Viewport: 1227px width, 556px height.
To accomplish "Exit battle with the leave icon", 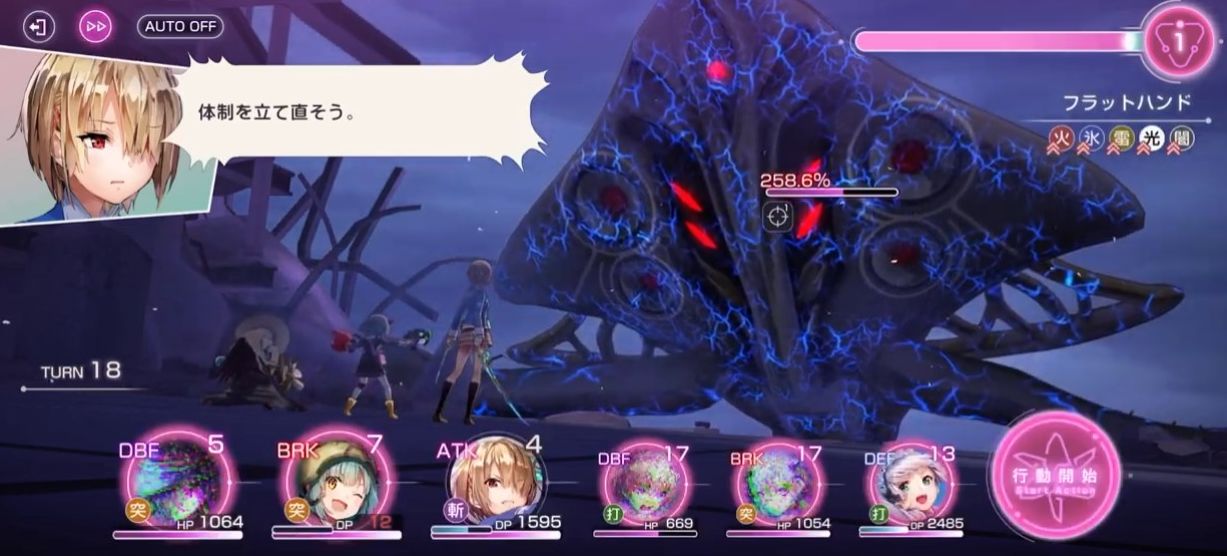I will (39, 26).
